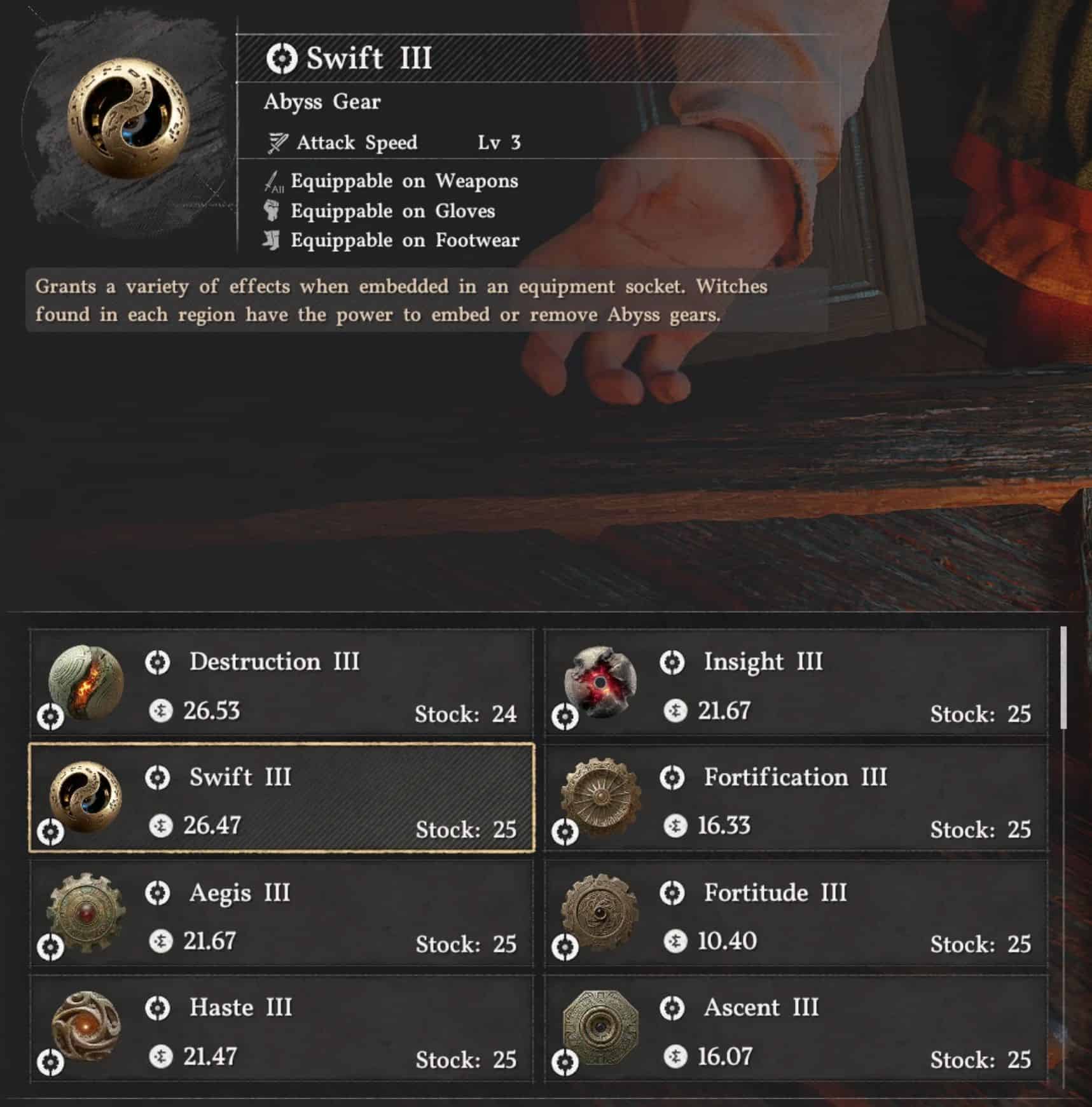
Task: Pick the Fortitude III entry
Action: (796, 914)
